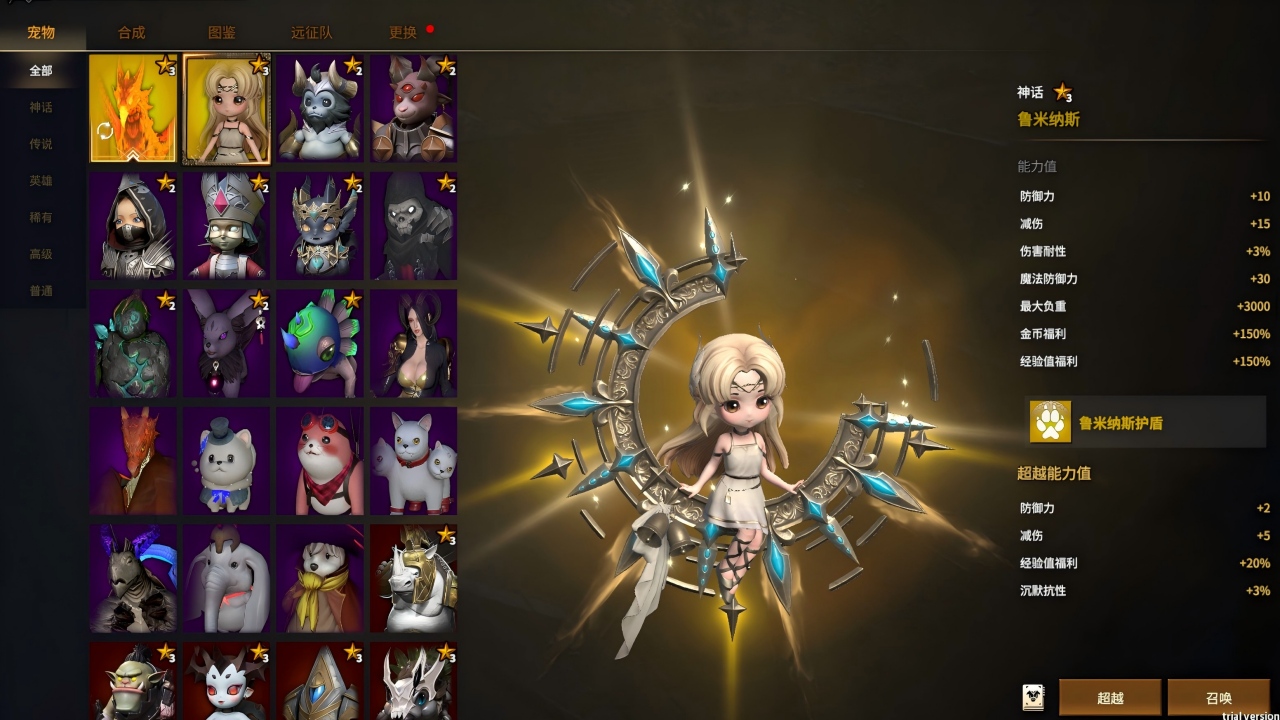Select the flaming phoenix pet portrait

133,108
